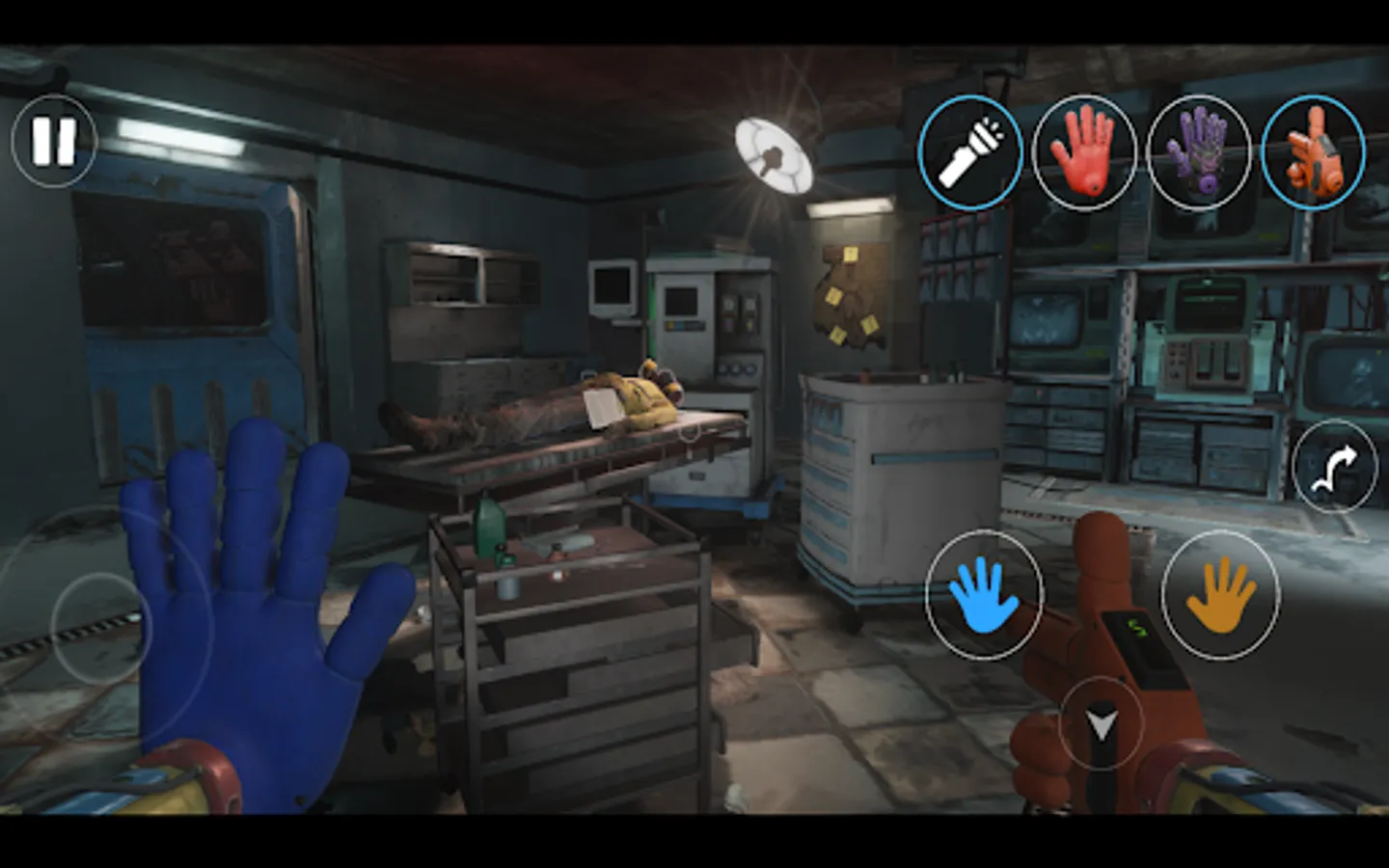Viewport: 1389px width, 868px height.
Task: Pause the game
Action: point(54,144)
